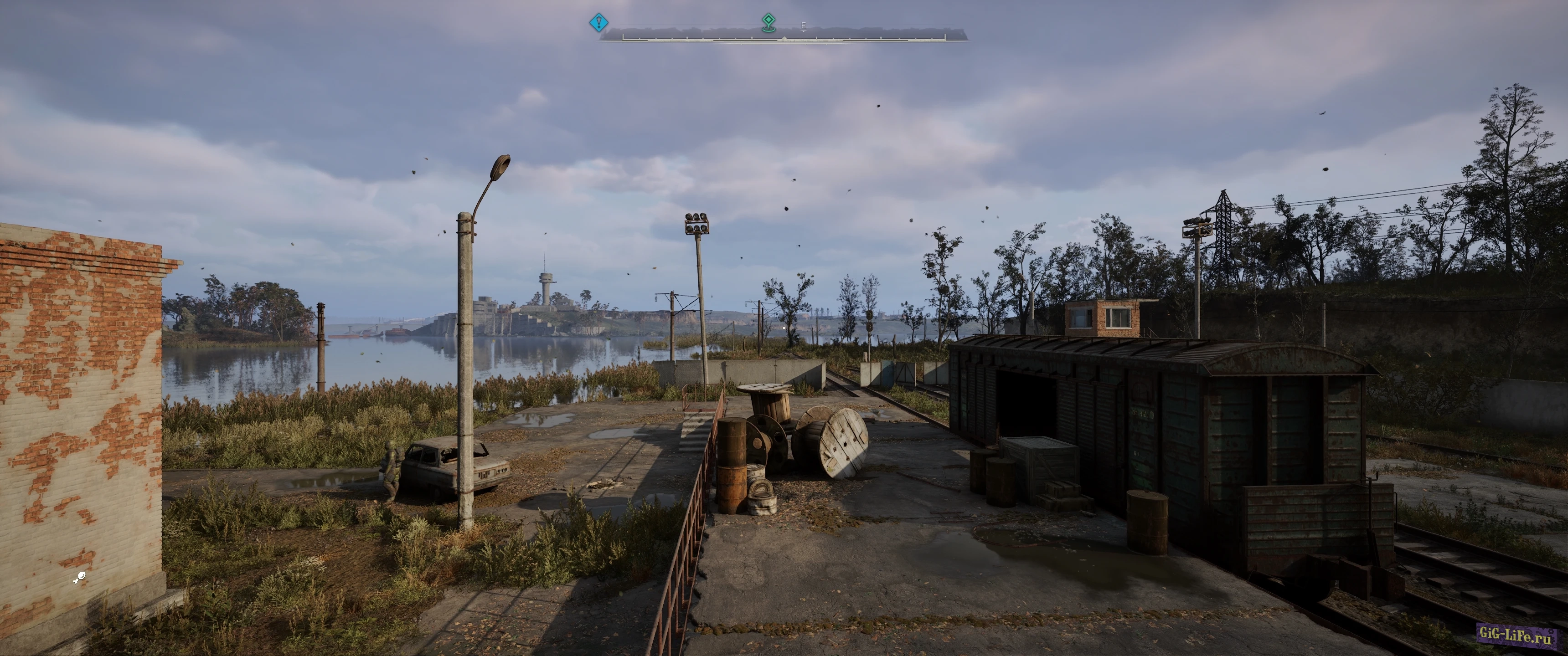Select the green waypoint pin marker

[x=769, y=22]
